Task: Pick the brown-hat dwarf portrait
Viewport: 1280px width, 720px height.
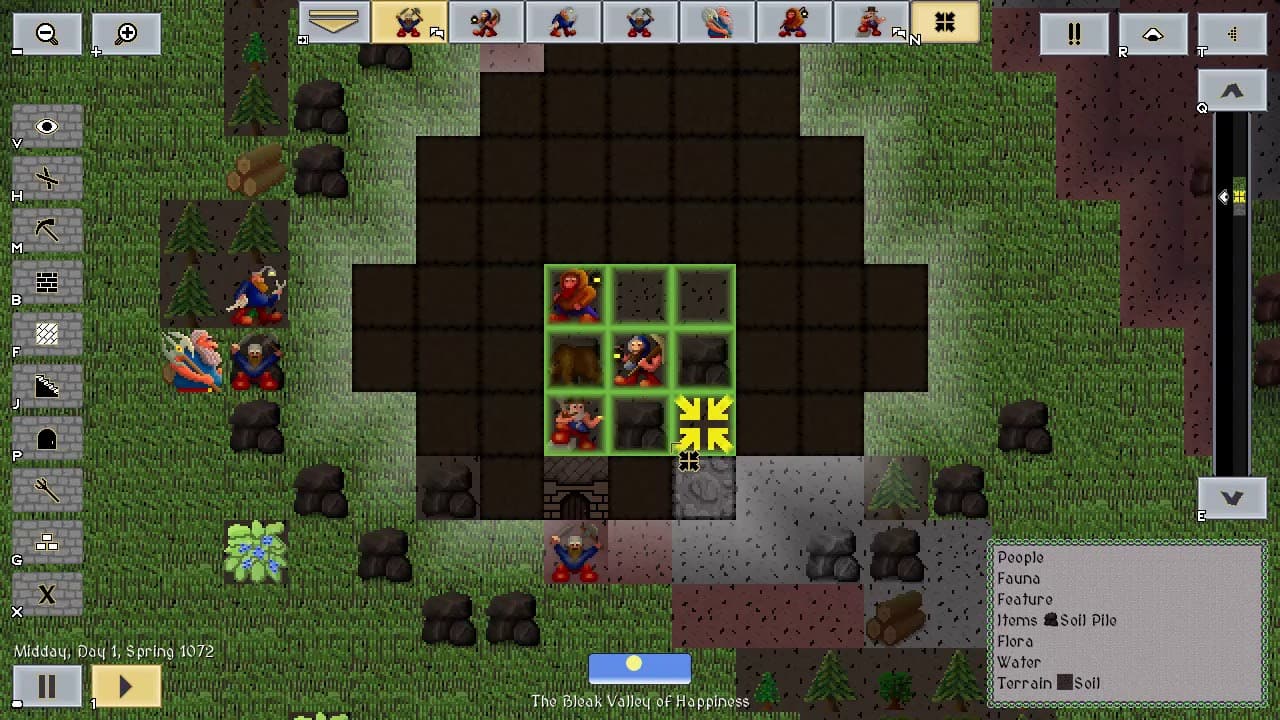Action: pyautogui.click(x=871, y=22)
